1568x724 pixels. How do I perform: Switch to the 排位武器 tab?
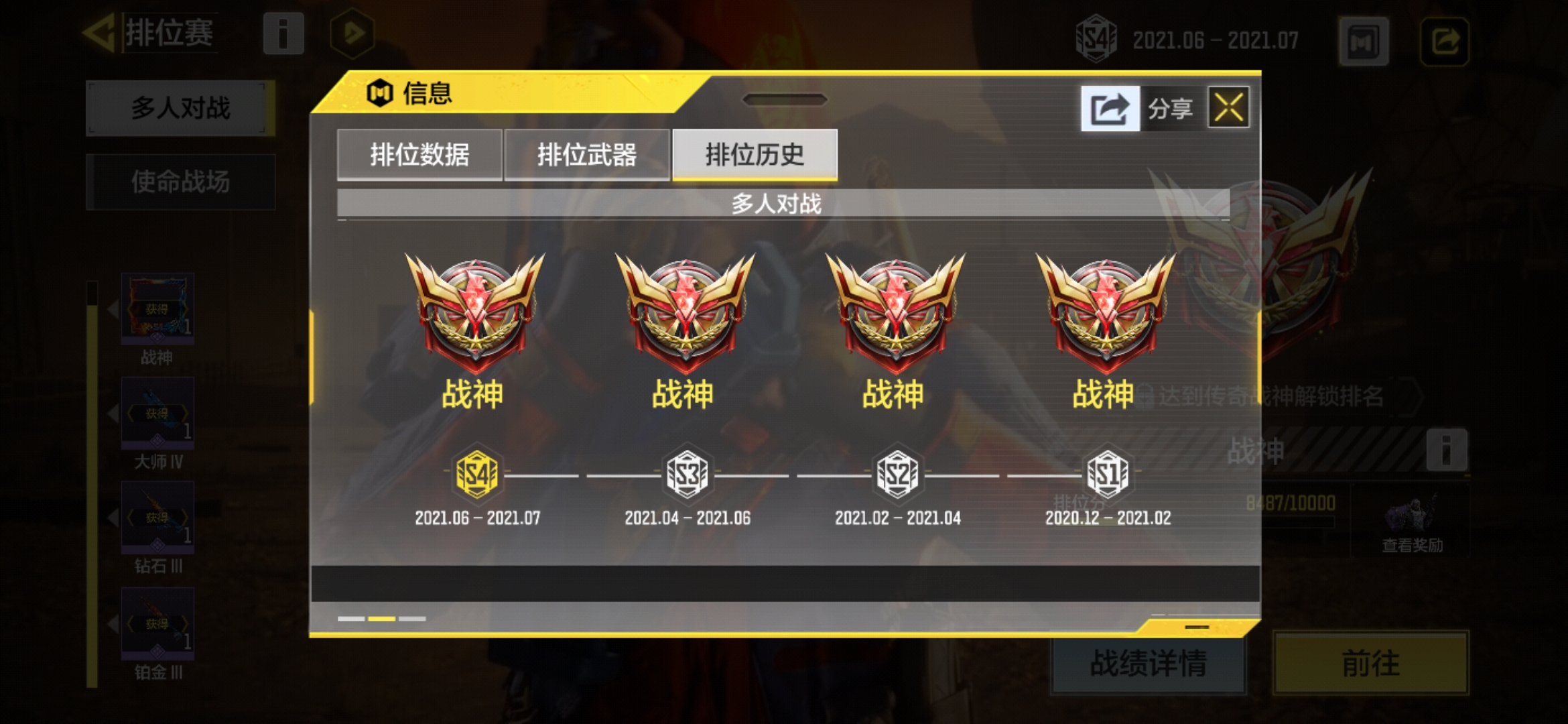click(x=588, y=153)
